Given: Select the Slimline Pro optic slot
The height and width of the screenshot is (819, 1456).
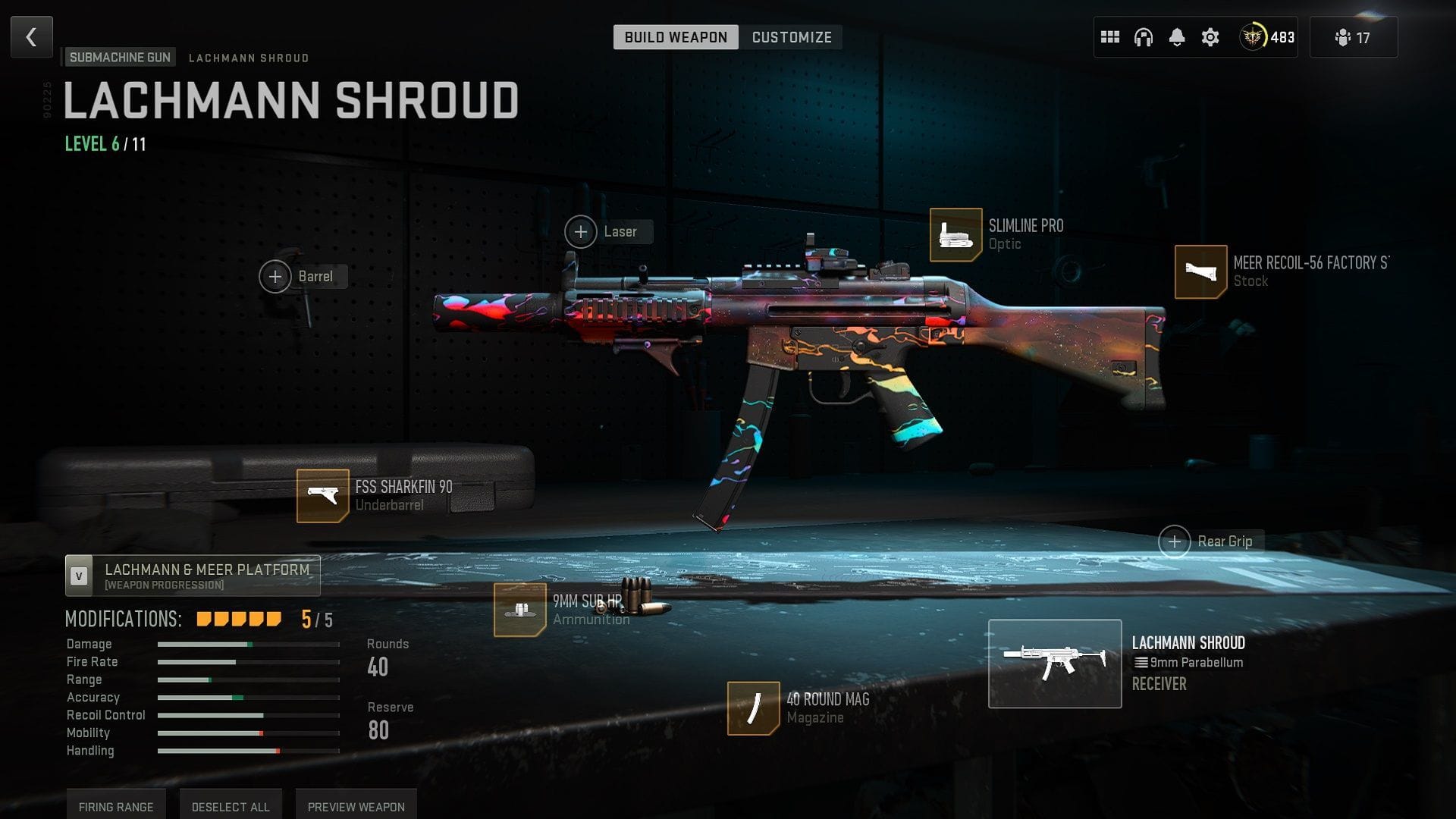Looking at the screenshot, I should 955,235.
